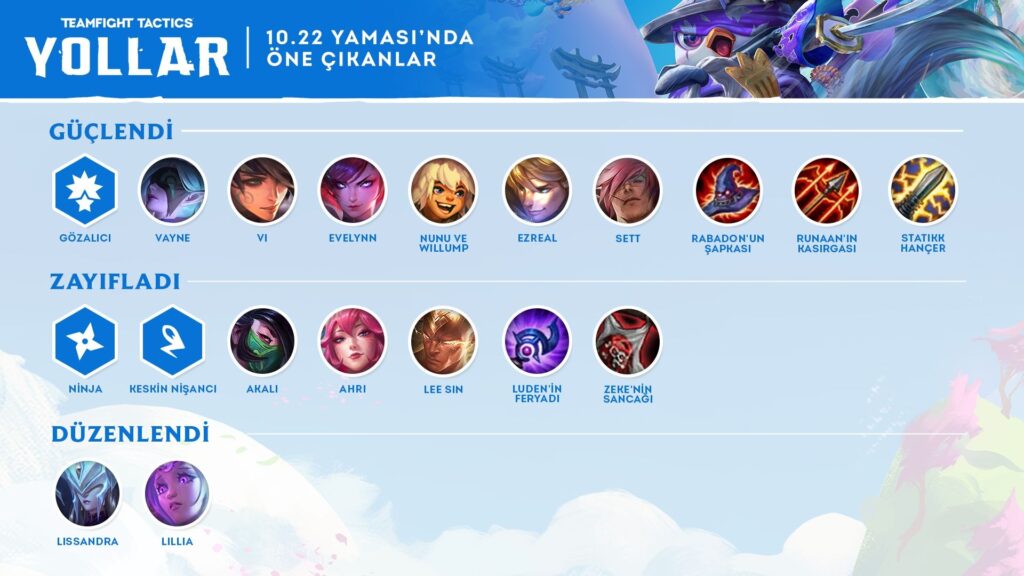
Task: Select the Ninja trait hexagon
Action: click(x=85, y=341)
